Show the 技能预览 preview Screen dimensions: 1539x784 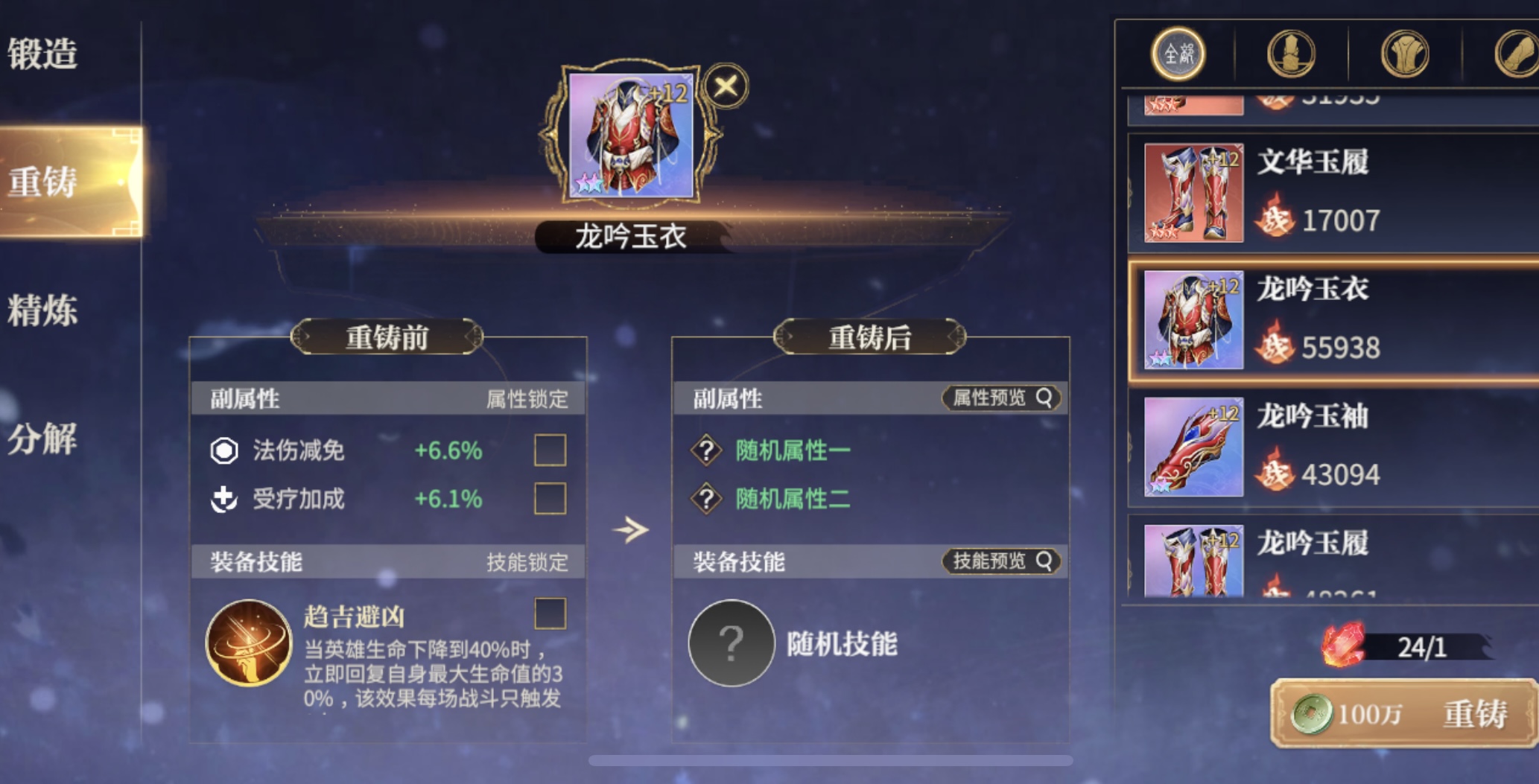1001,561
